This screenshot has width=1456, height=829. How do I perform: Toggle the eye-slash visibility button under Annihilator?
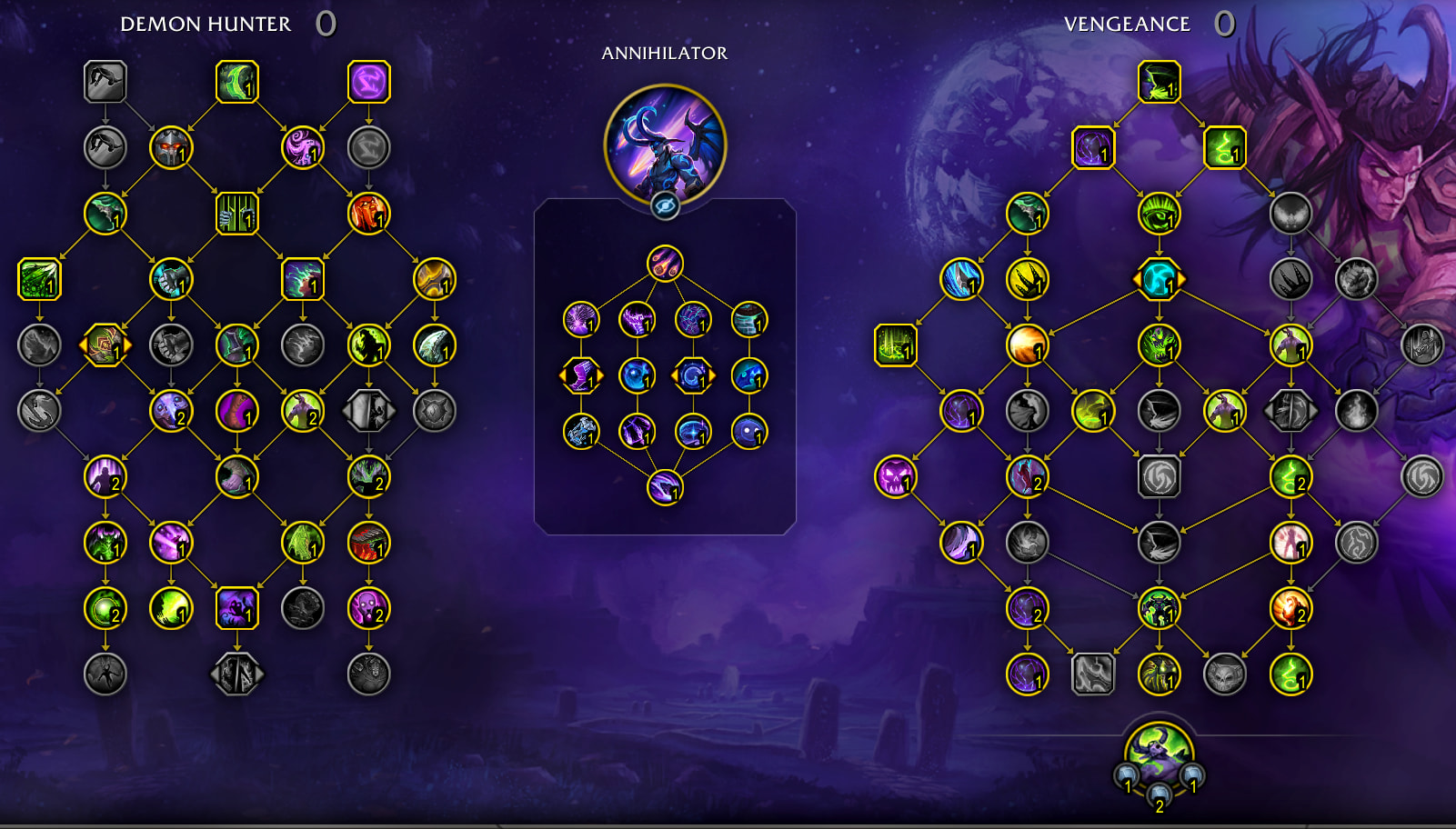pyautogui.click(x=665, y=206)
